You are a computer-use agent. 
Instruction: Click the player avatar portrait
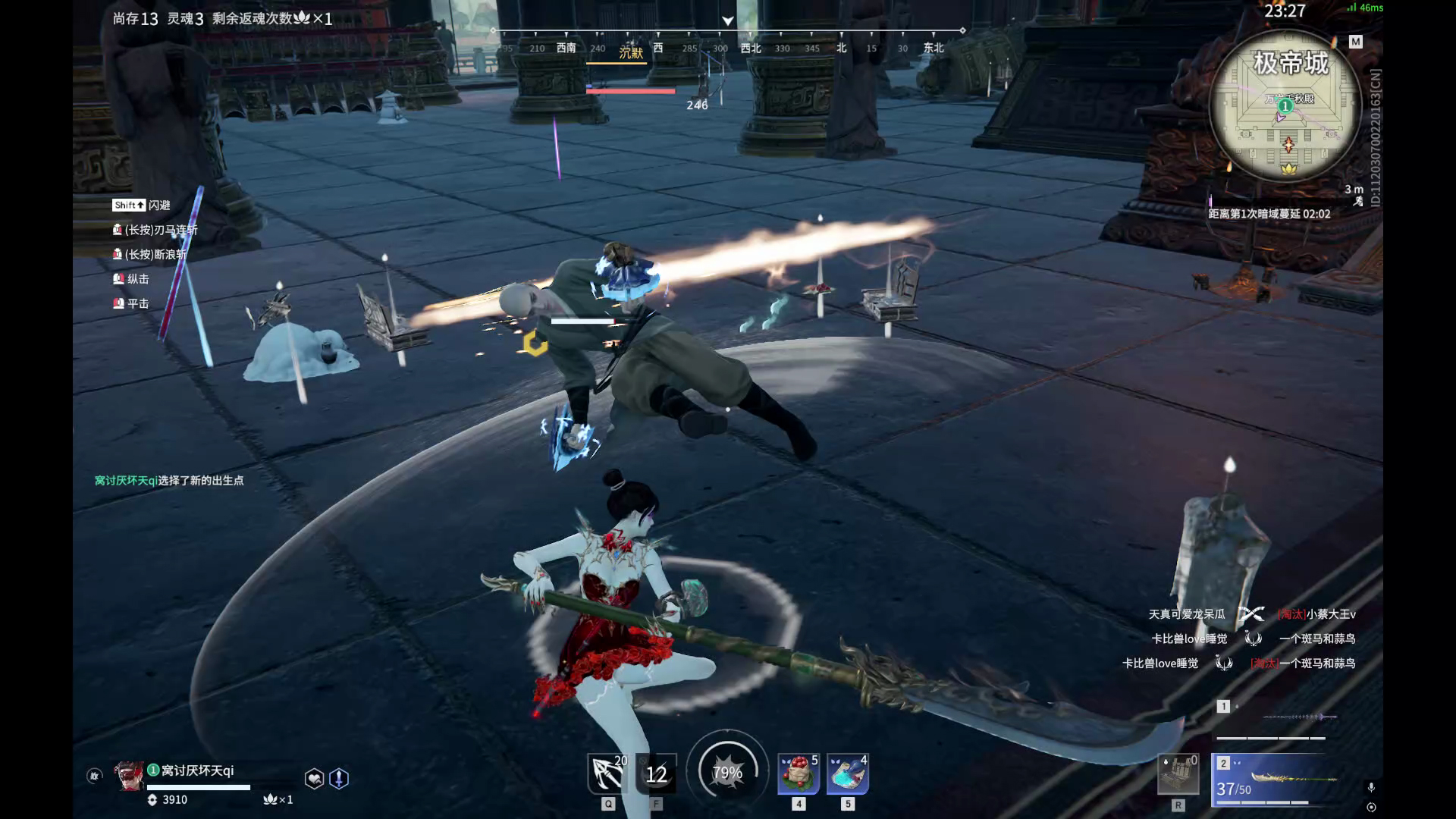(x=128, y=775)
